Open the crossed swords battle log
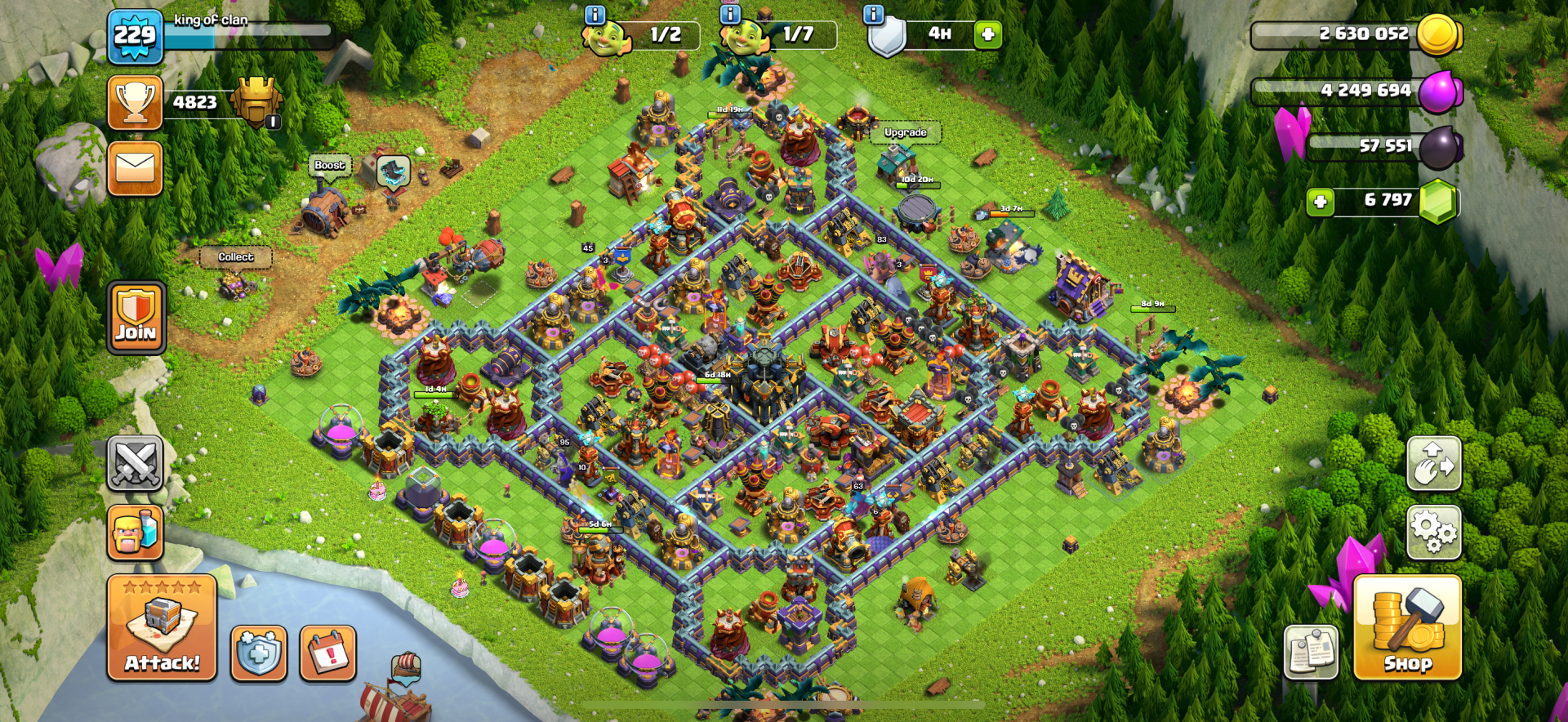Image resolution: width=1568 pixels, height=722 pixels. click(x=136, y=463)
